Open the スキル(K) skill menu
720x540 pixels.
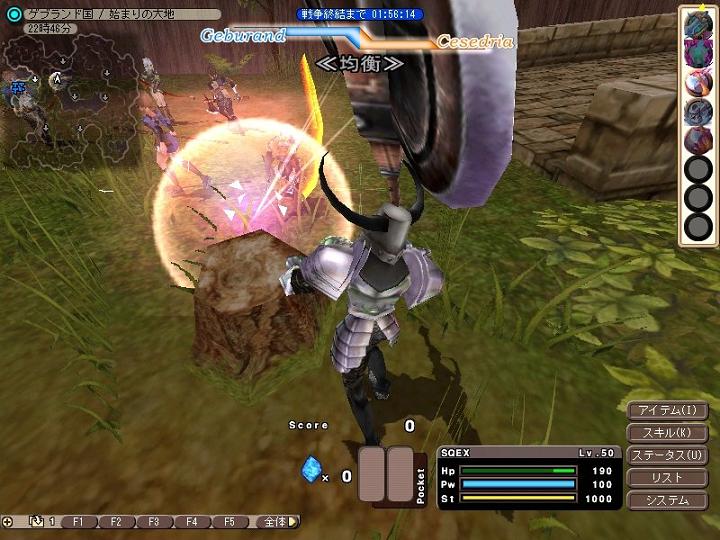(667, 433)
